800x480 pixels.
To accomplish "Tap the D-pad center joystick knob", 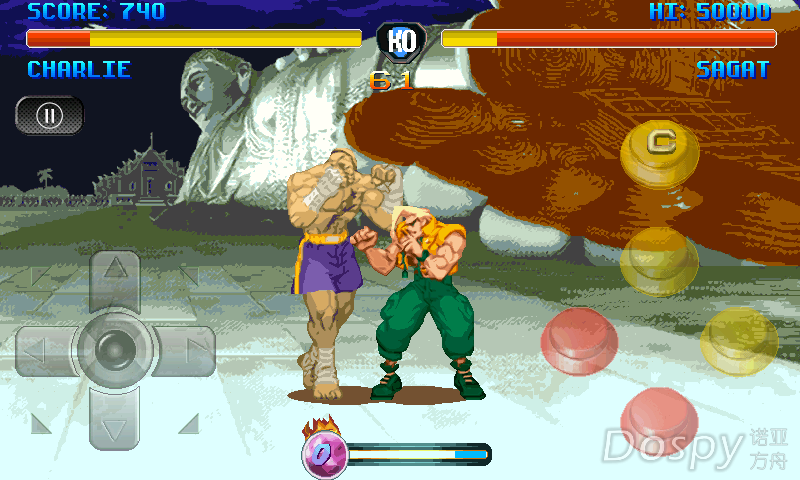I will click(116, 348).
